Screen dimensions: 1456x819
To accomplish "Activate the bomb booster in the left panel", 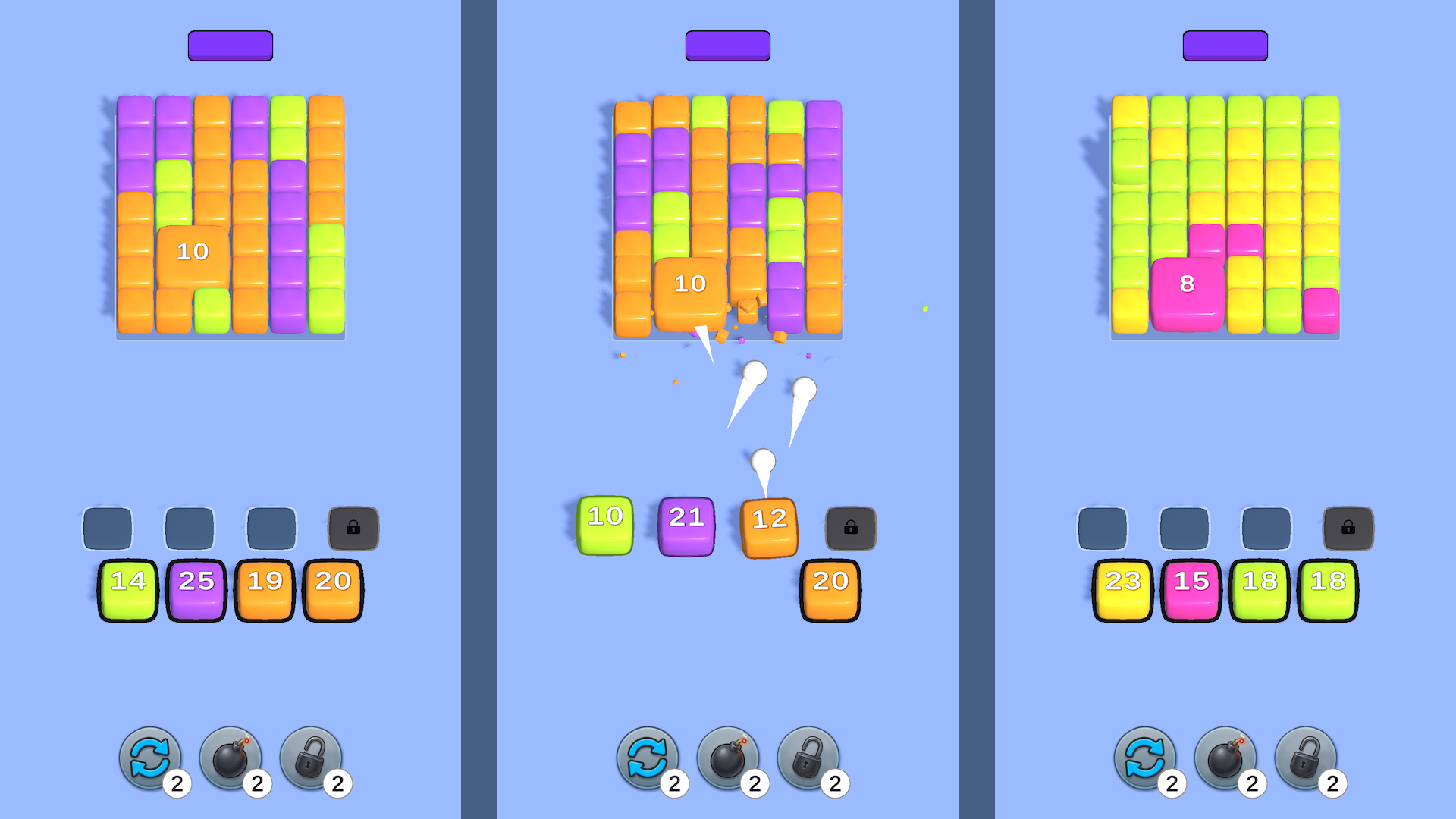I will point(230,758).
